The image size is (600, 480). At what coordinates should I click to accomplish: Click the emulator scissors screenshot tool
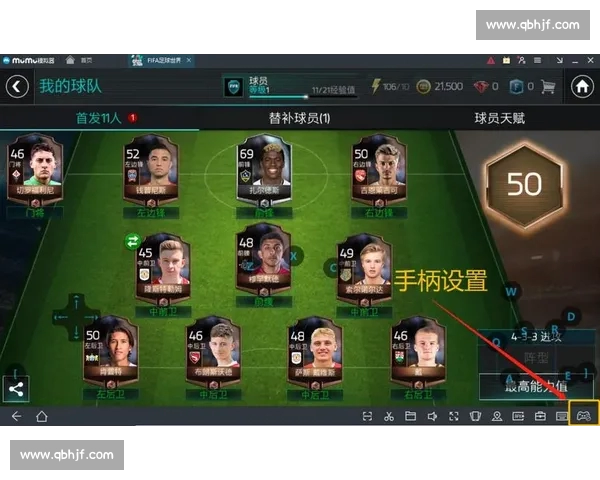389,416
